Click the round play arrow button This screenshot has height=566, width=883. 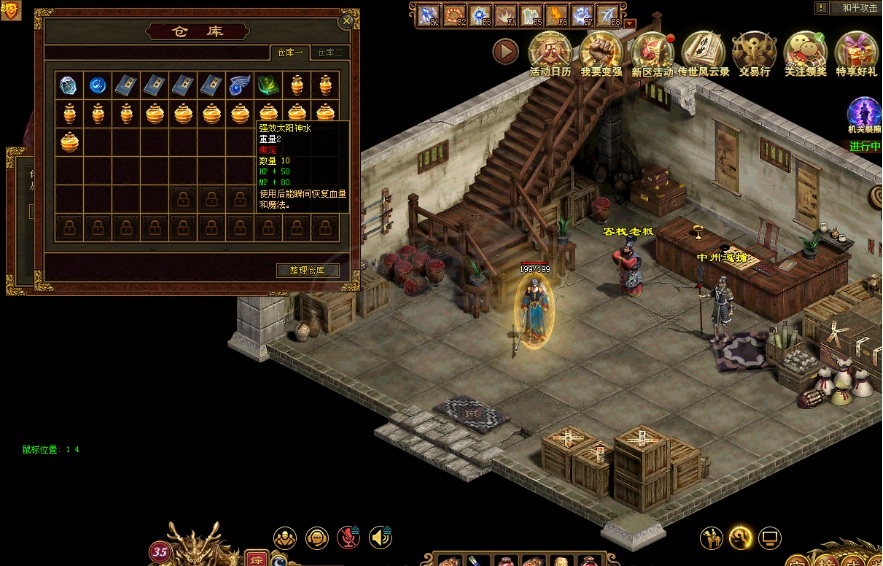tap(506, 50)
